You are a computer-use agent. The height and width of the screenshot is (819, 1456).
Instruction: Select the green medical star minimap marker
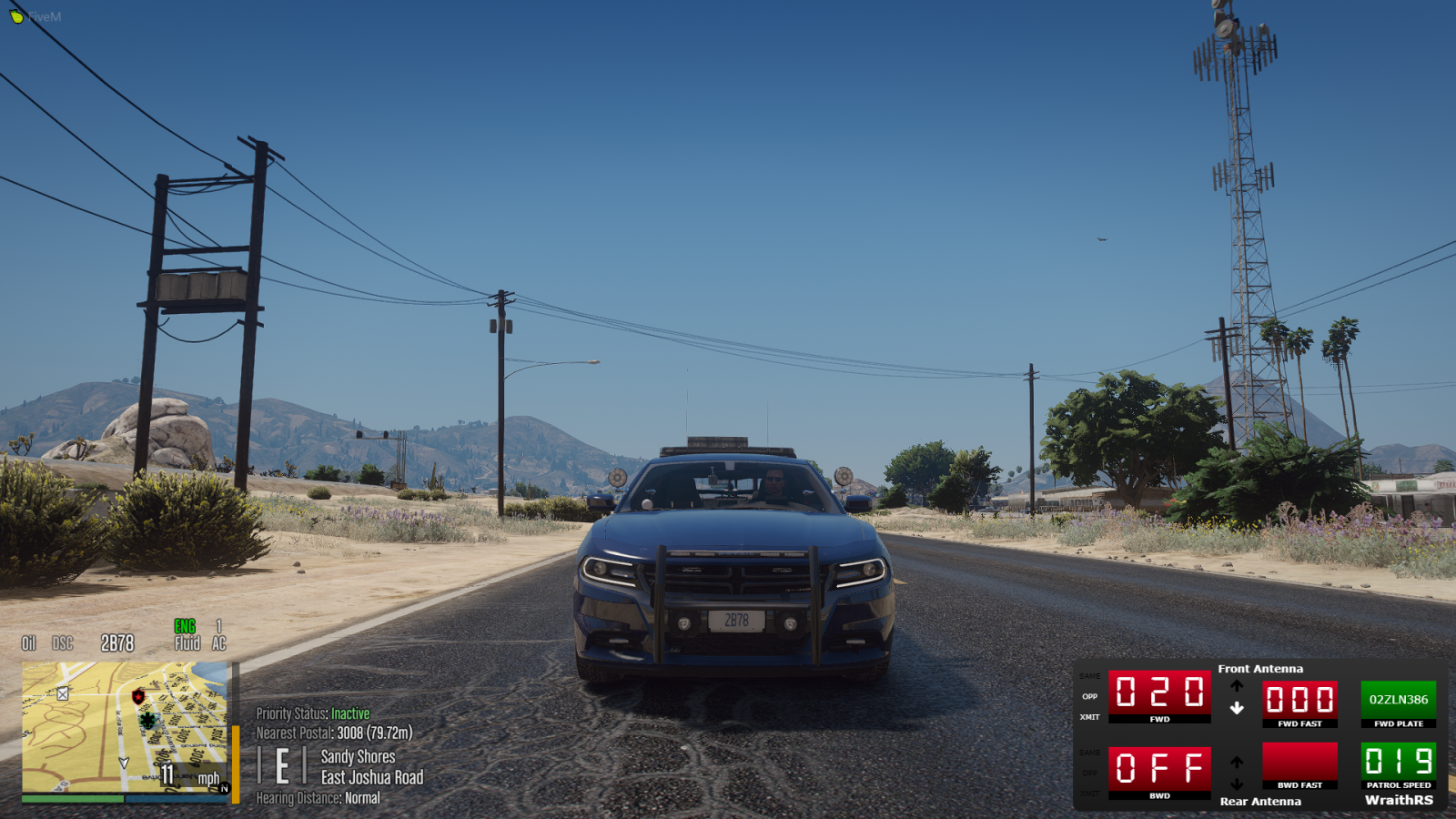[x=147, y=721]
